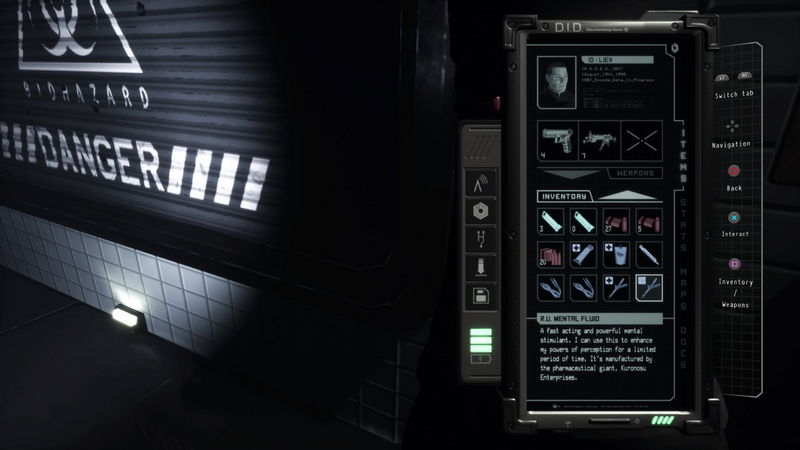
Task: Choose the empty magazine with count 0
Action: pos(583,222)
